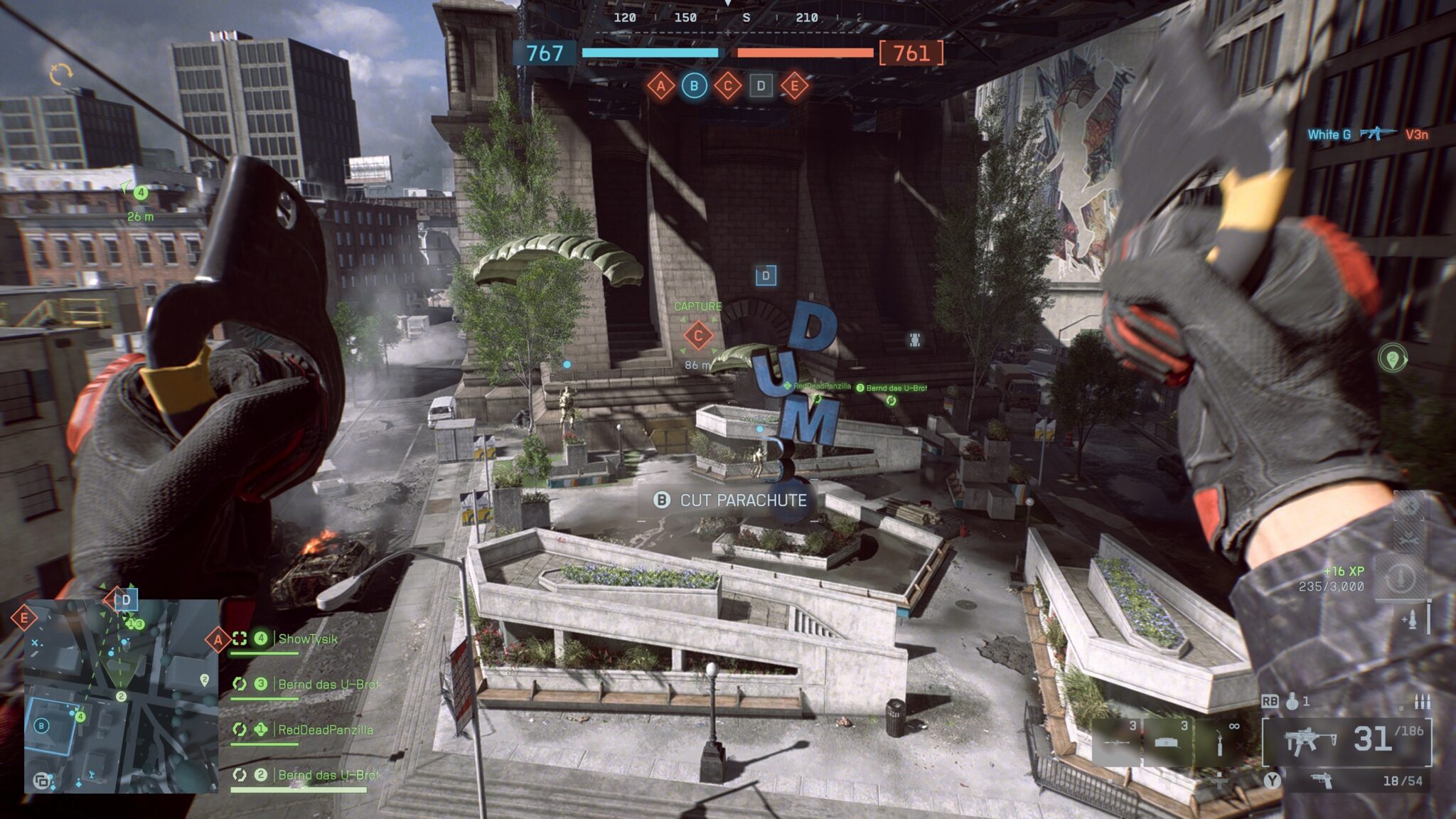The width and height of the screenshot is (1456, 819).
Task: Select the grenade icon above the weapon
Action: point(1292,702)
